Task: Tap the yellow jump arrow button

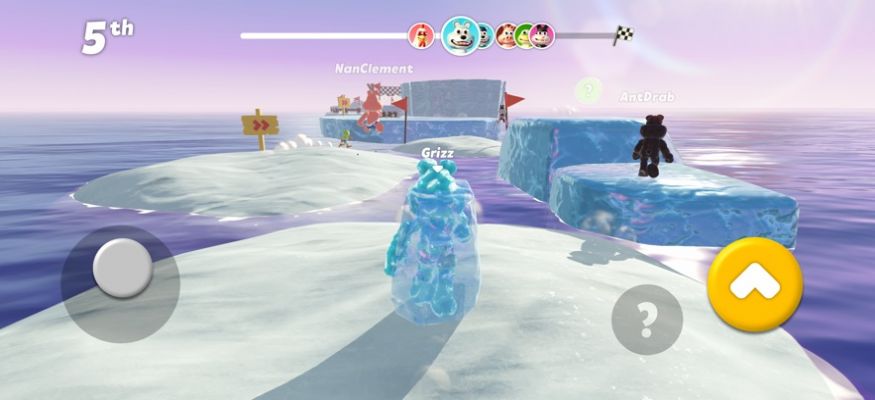Action: pyautogui.click(x=755, y=285)
